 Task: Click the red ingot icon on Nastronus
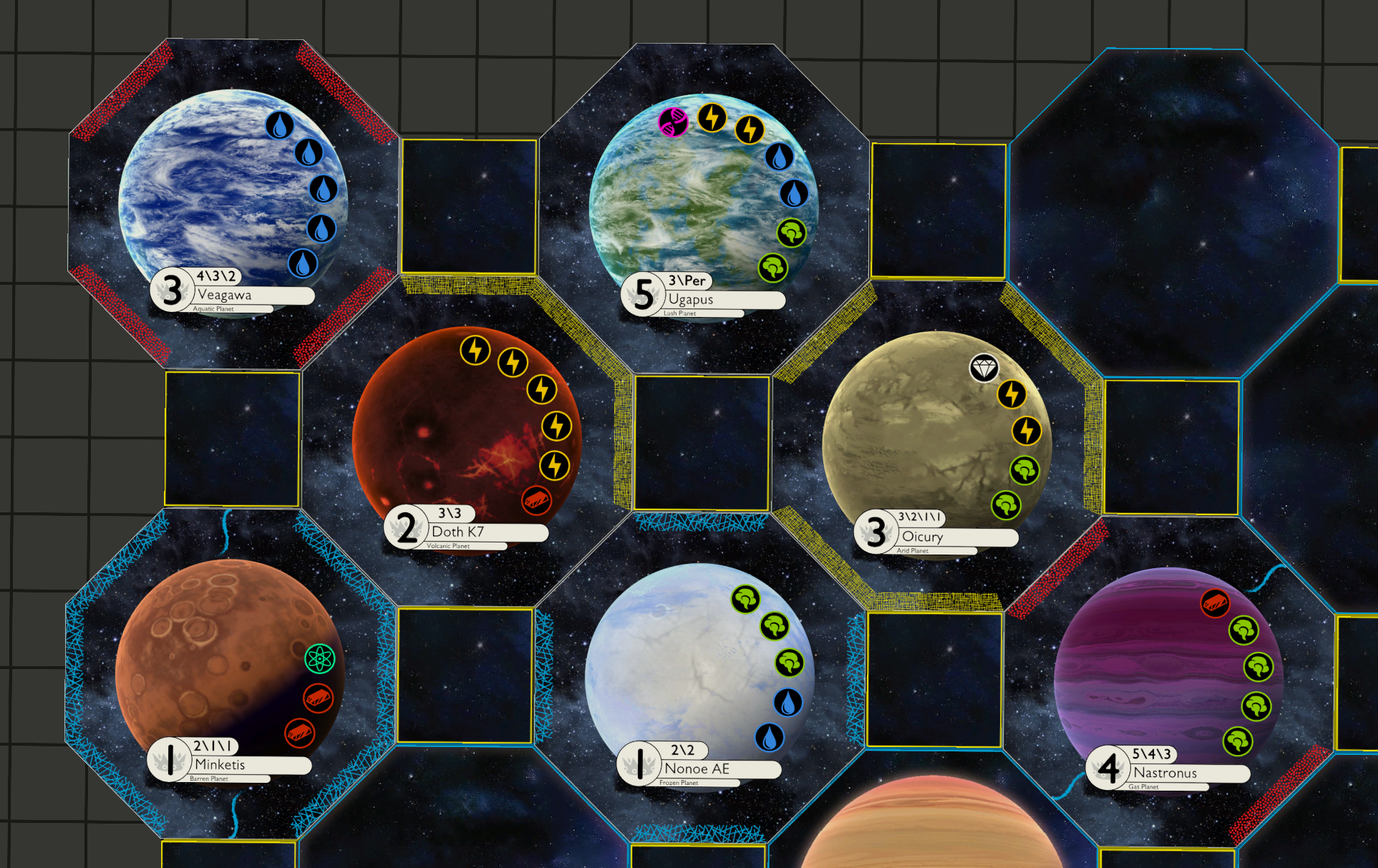(1215, 603)
